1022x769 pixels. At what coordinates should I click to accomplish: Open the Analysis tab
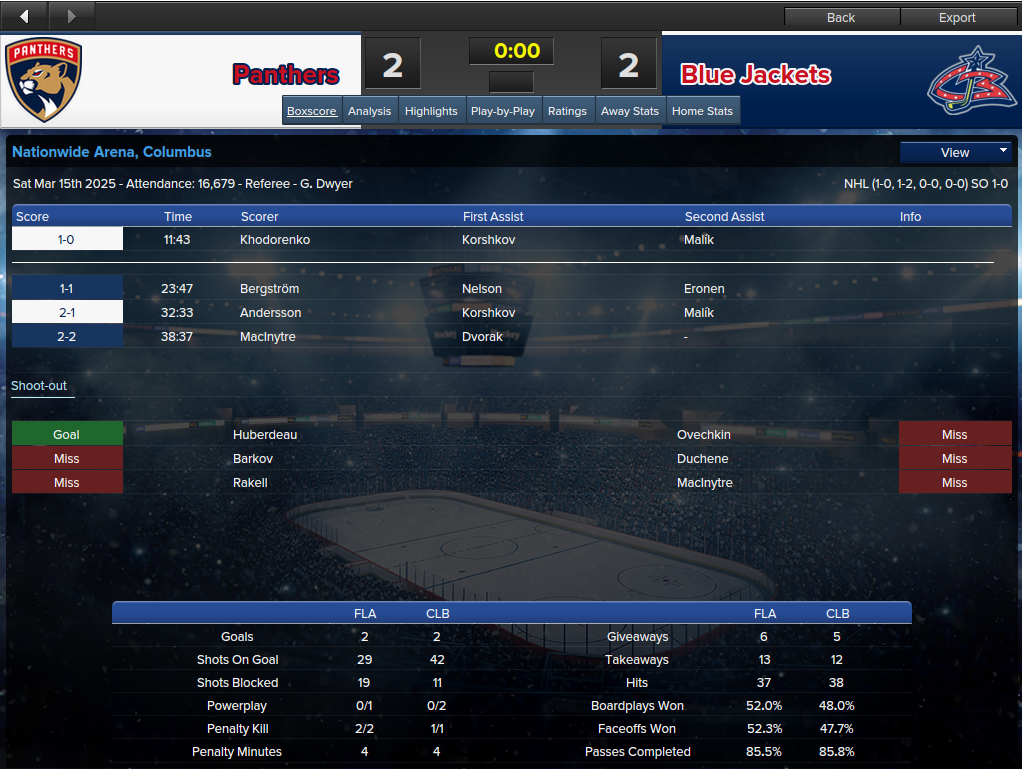click(x=369, y=111)
